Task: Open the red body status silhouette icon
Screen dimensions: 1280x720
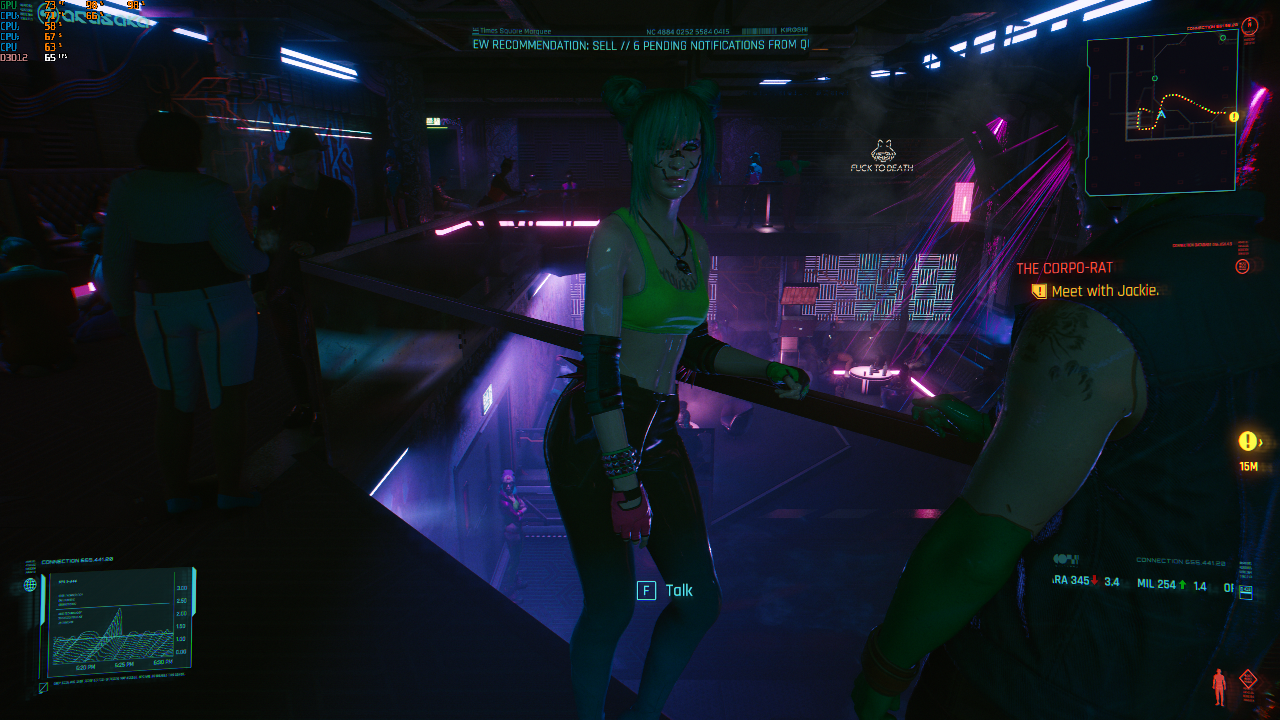Action: (1219, 687)
